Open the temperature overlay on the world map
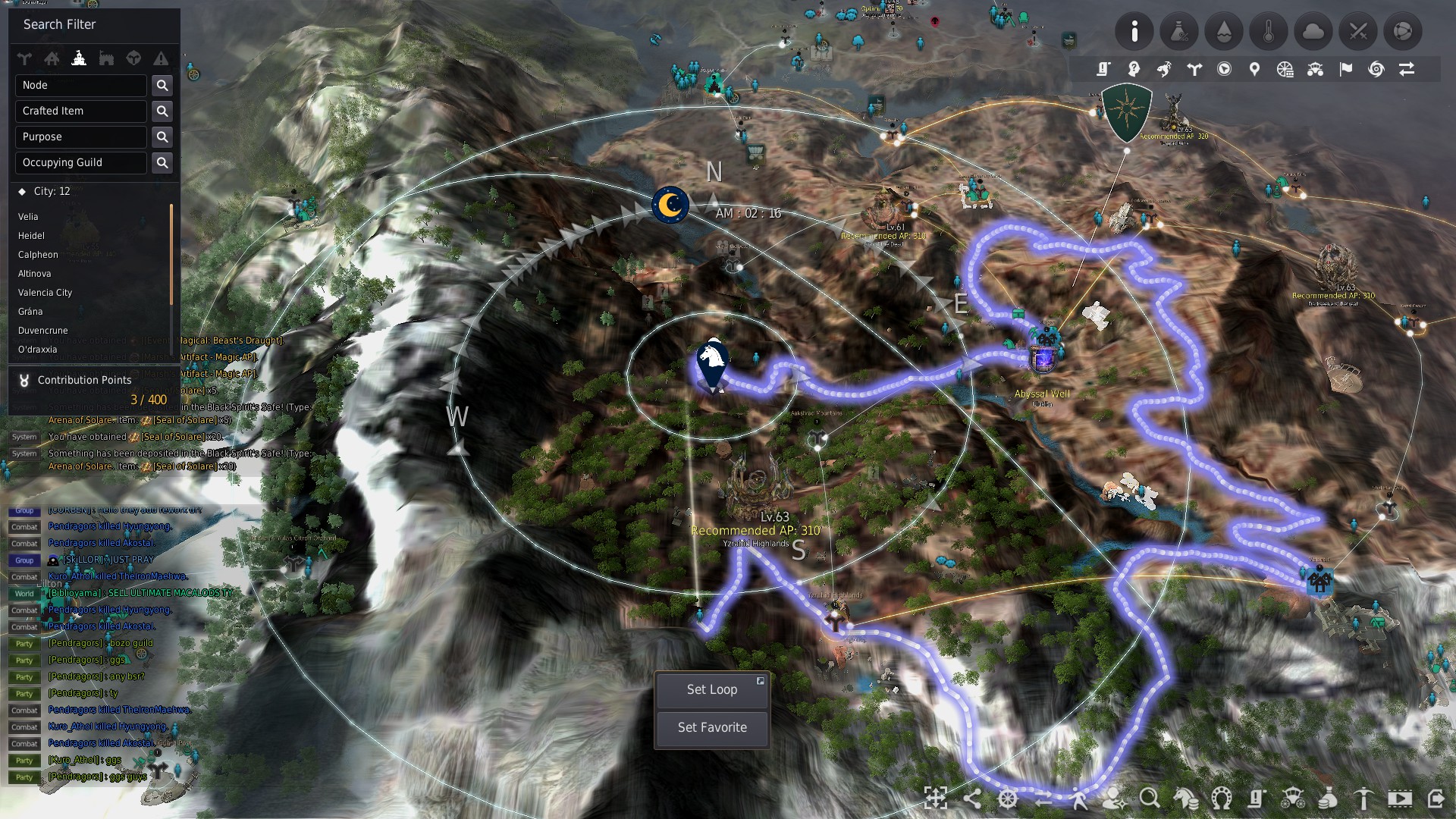1456x819 pixels. (x=1269, y=31)
